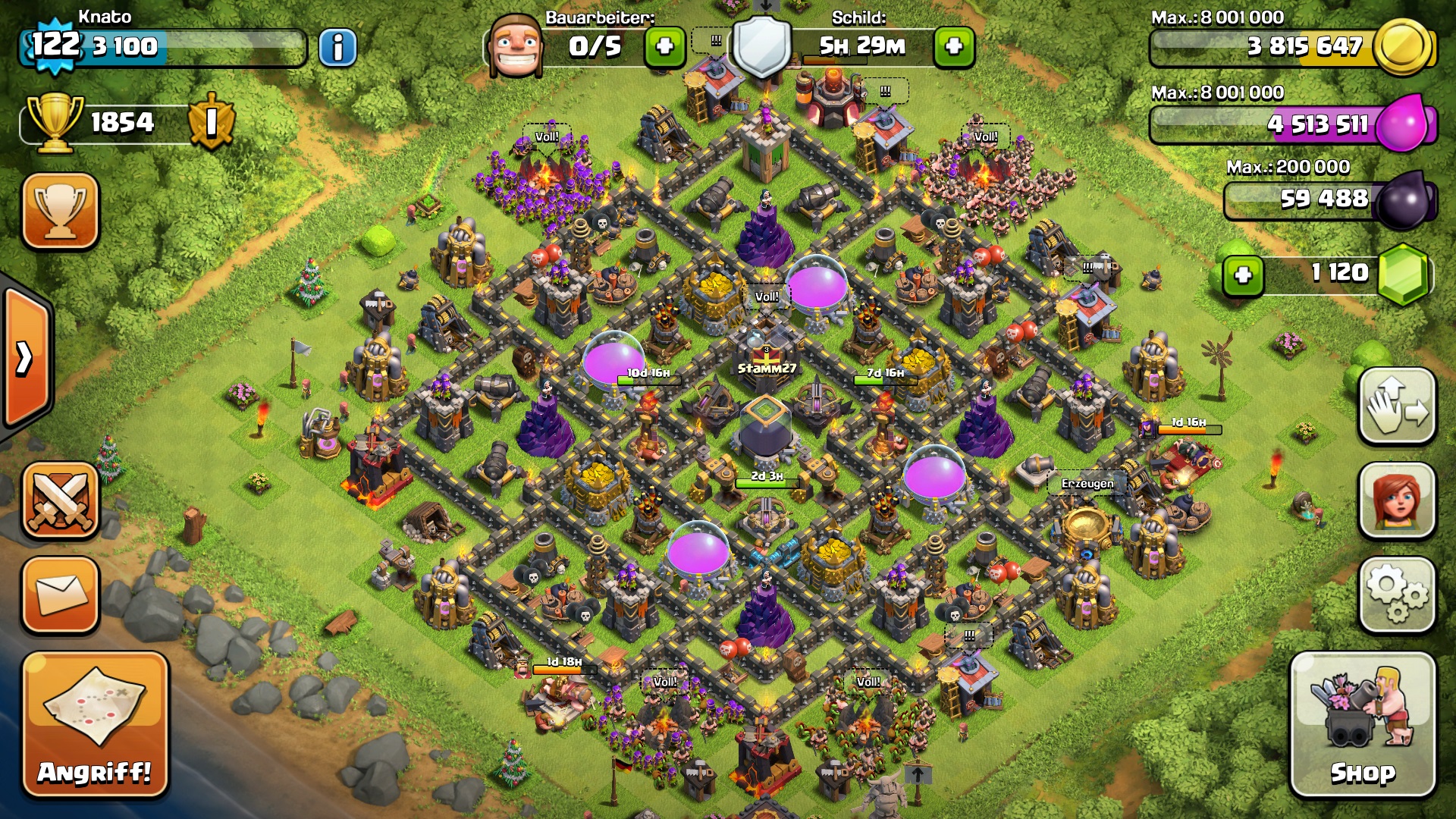The image size is (1456, 819).
Task: Tap the builder face icon
Action: pyautogui.click(x=516, y=45)
